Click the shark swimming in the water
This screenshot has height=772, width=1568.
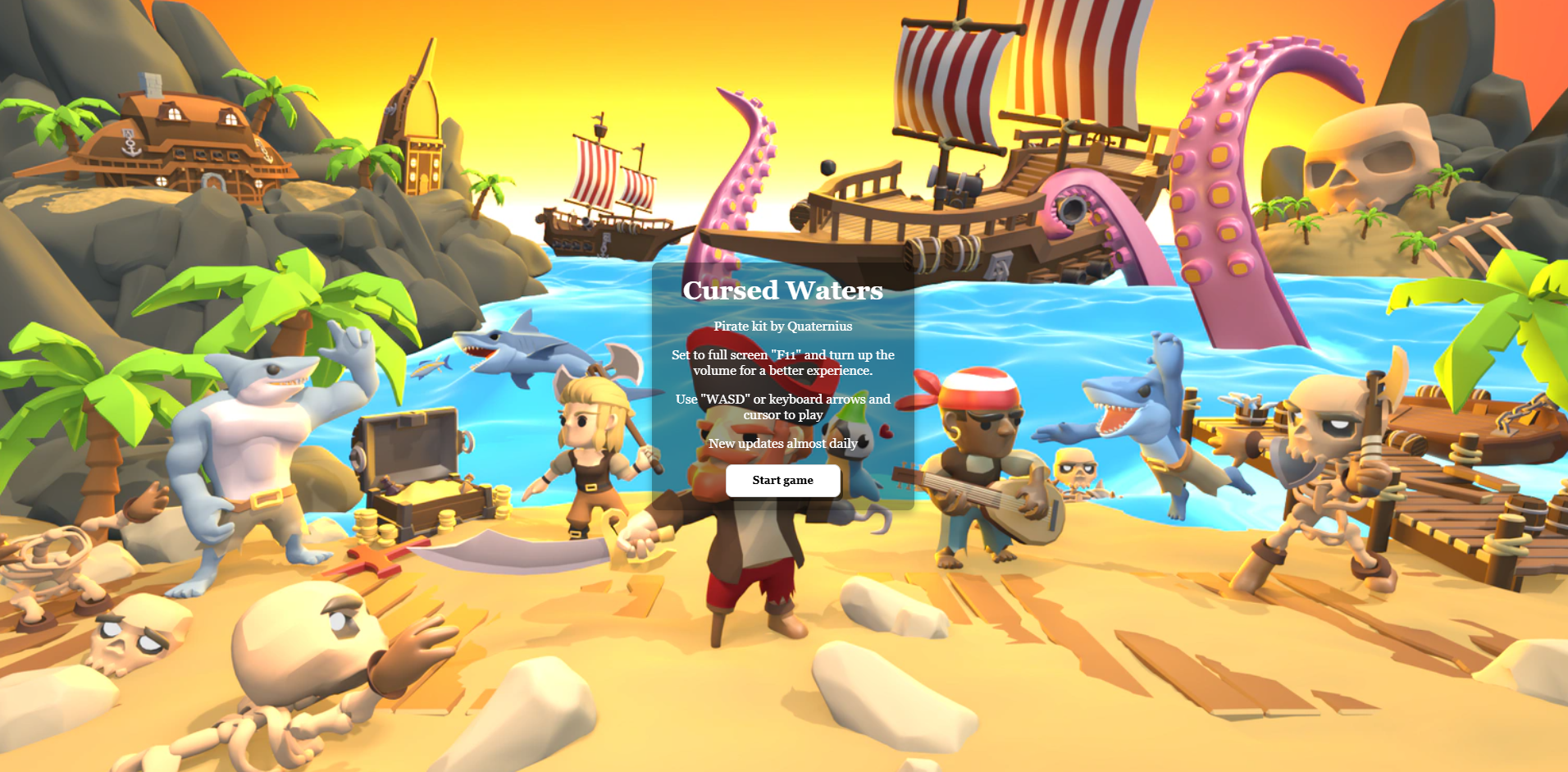[x=508, y=353]
